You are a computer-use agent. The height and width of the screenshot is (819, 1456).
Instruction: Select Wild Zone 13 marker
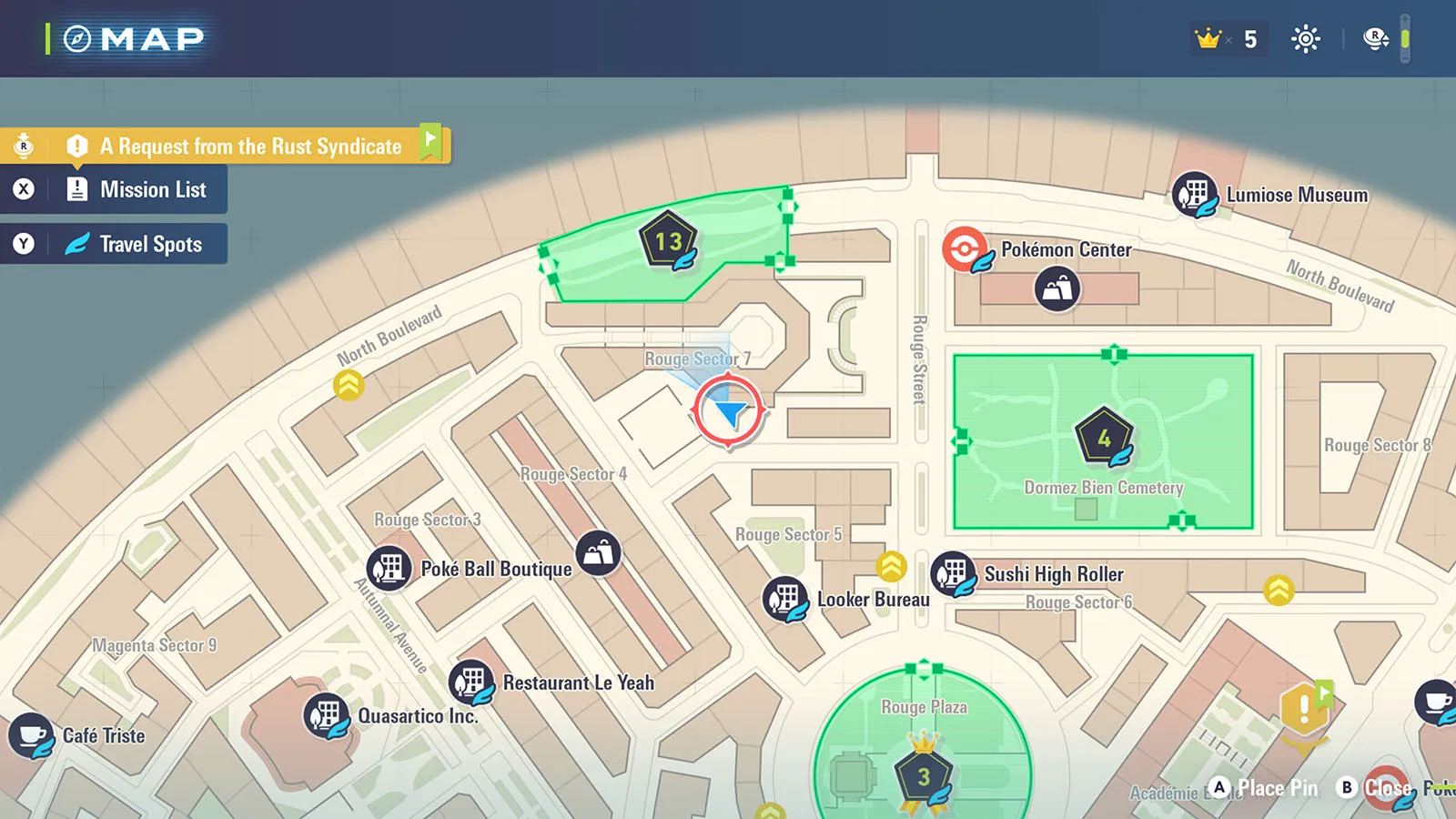point(669,241)
